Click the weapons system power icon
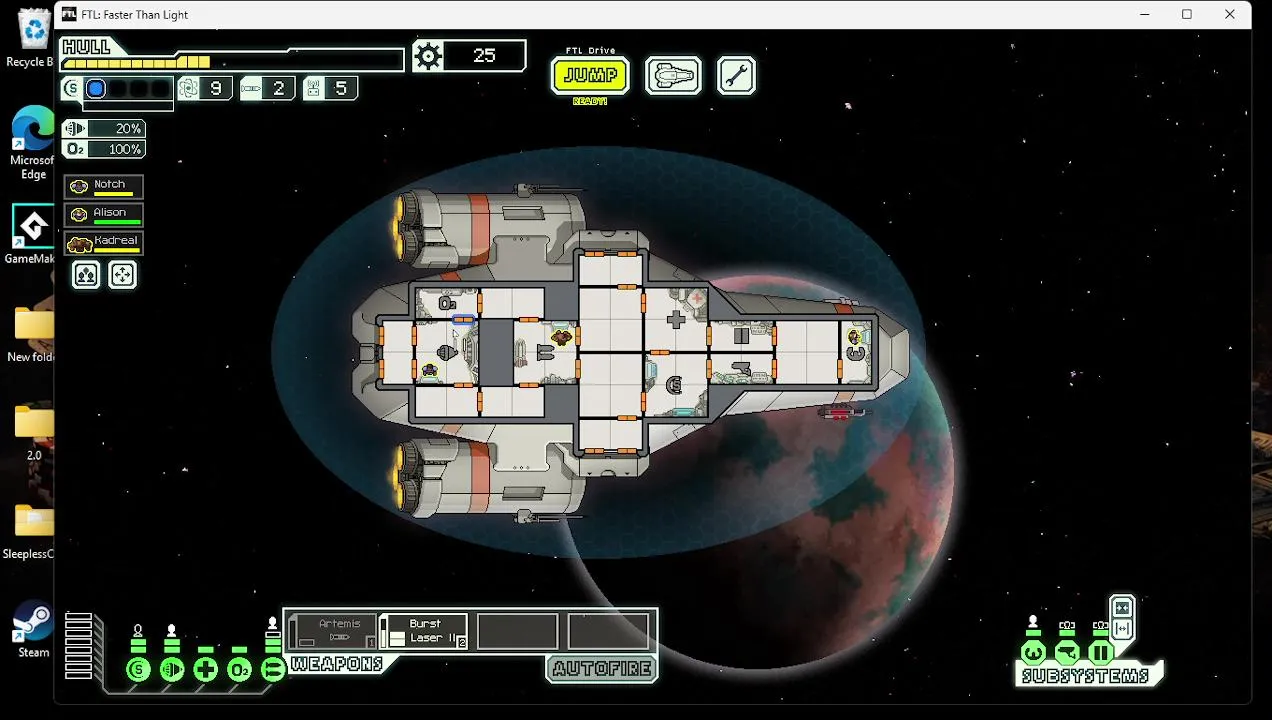This screenshot has height=720, width=1272. [x=272, y=670]
